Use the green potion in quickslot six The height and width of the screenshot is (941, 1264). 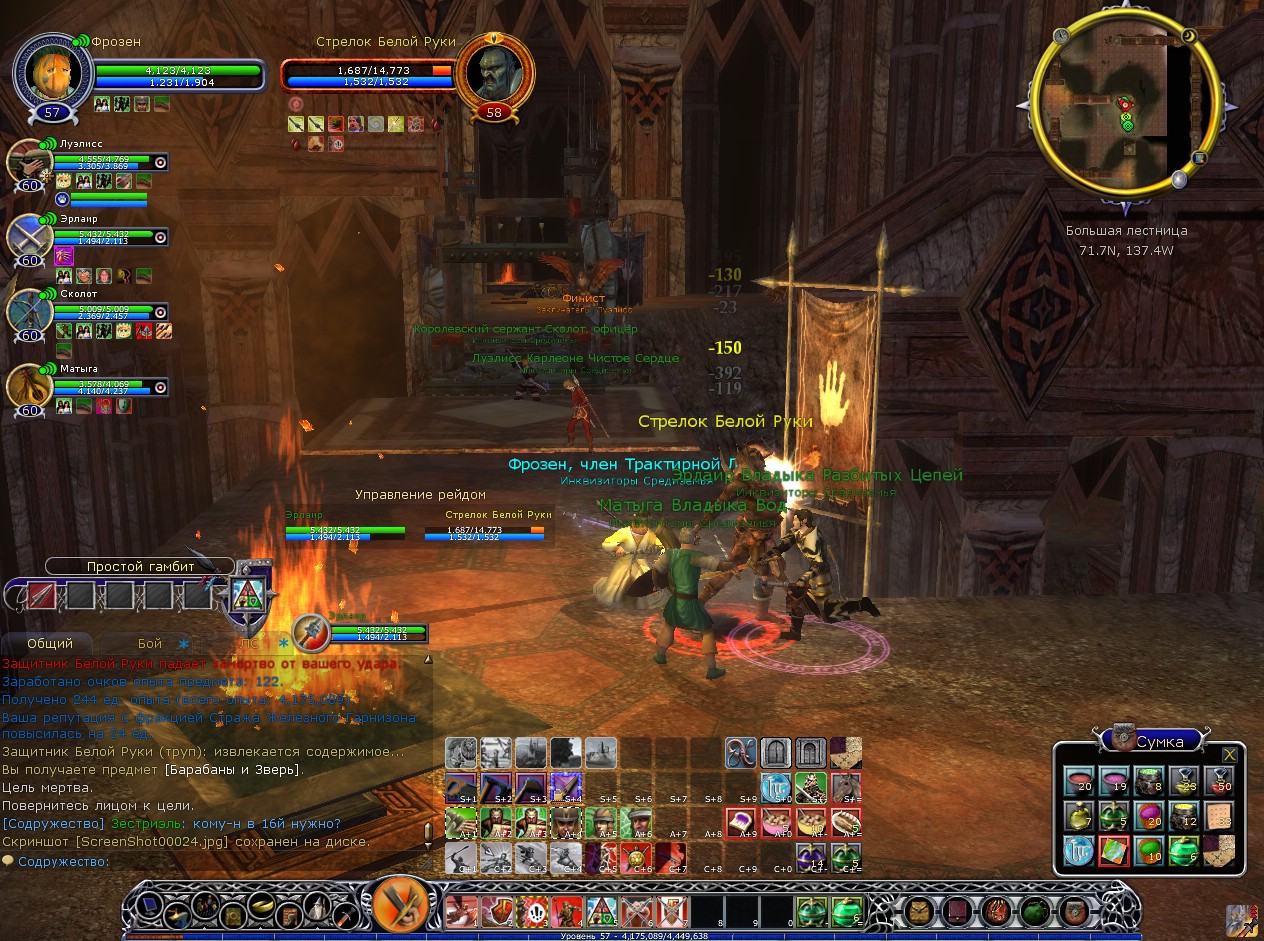[847, 911]
